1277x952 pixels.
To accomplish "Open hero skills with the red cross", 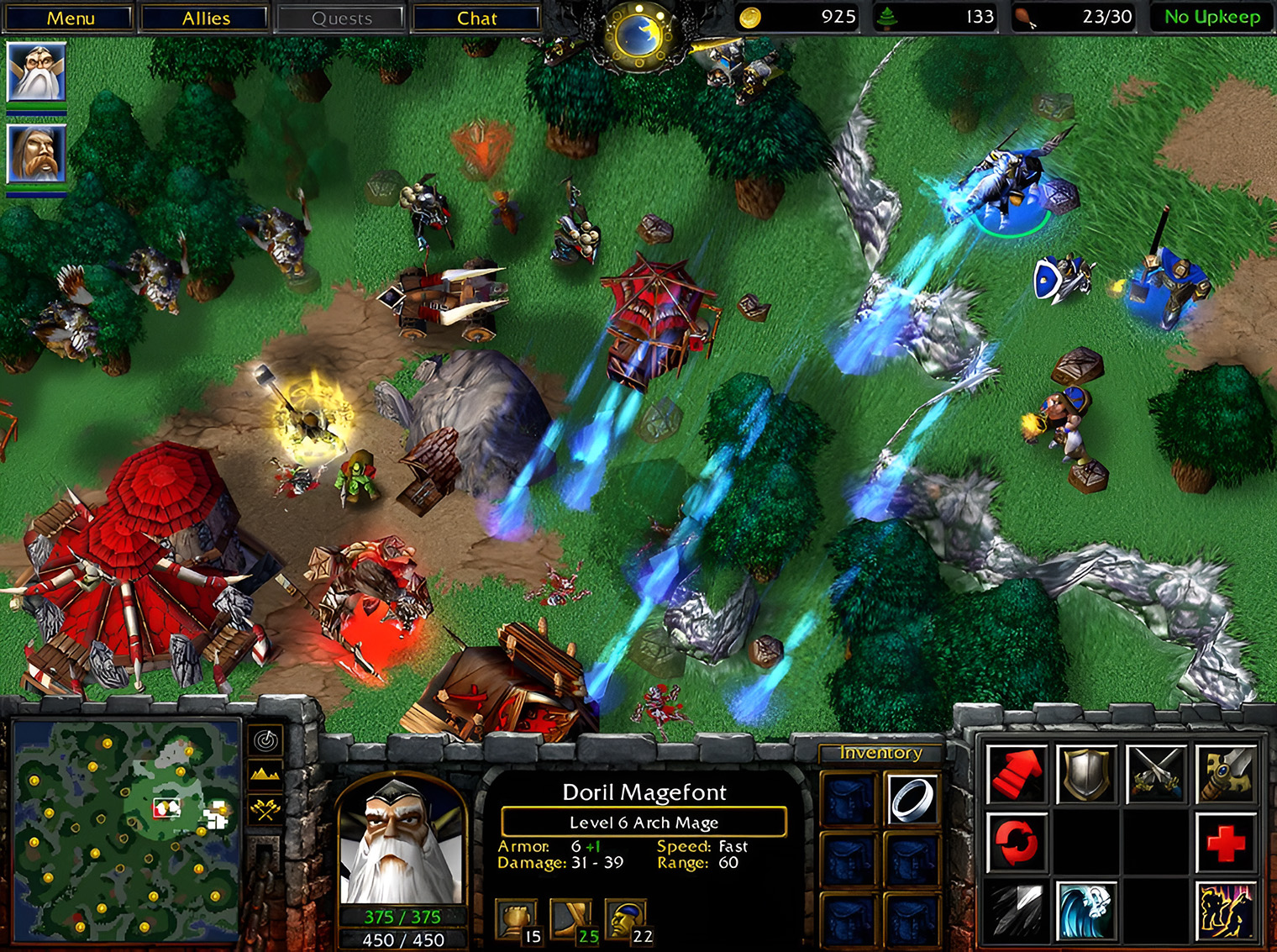I will (x=1226, y=842).
